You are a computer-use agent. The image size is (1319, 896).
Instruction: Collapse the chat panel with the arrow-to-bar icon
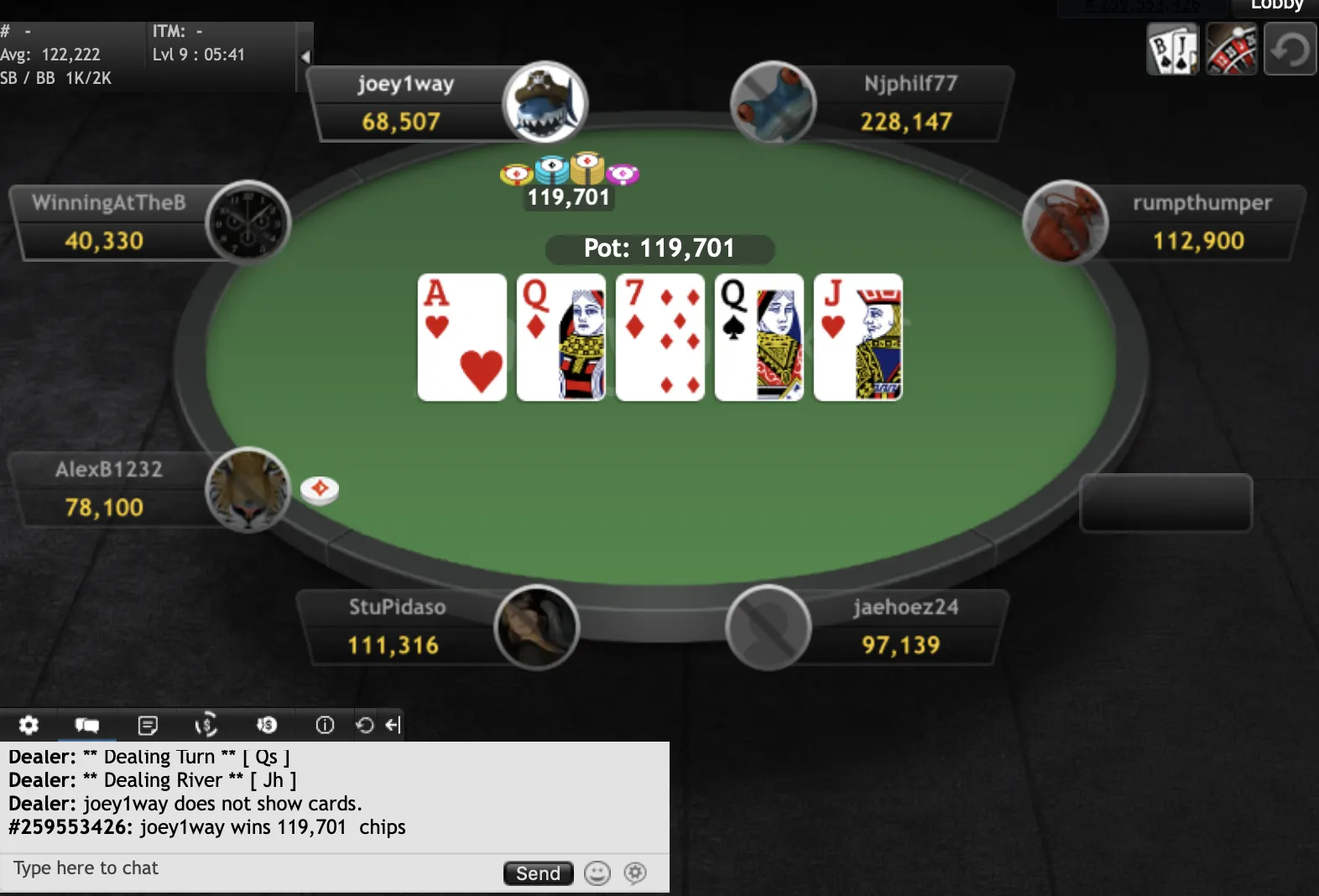393,725
